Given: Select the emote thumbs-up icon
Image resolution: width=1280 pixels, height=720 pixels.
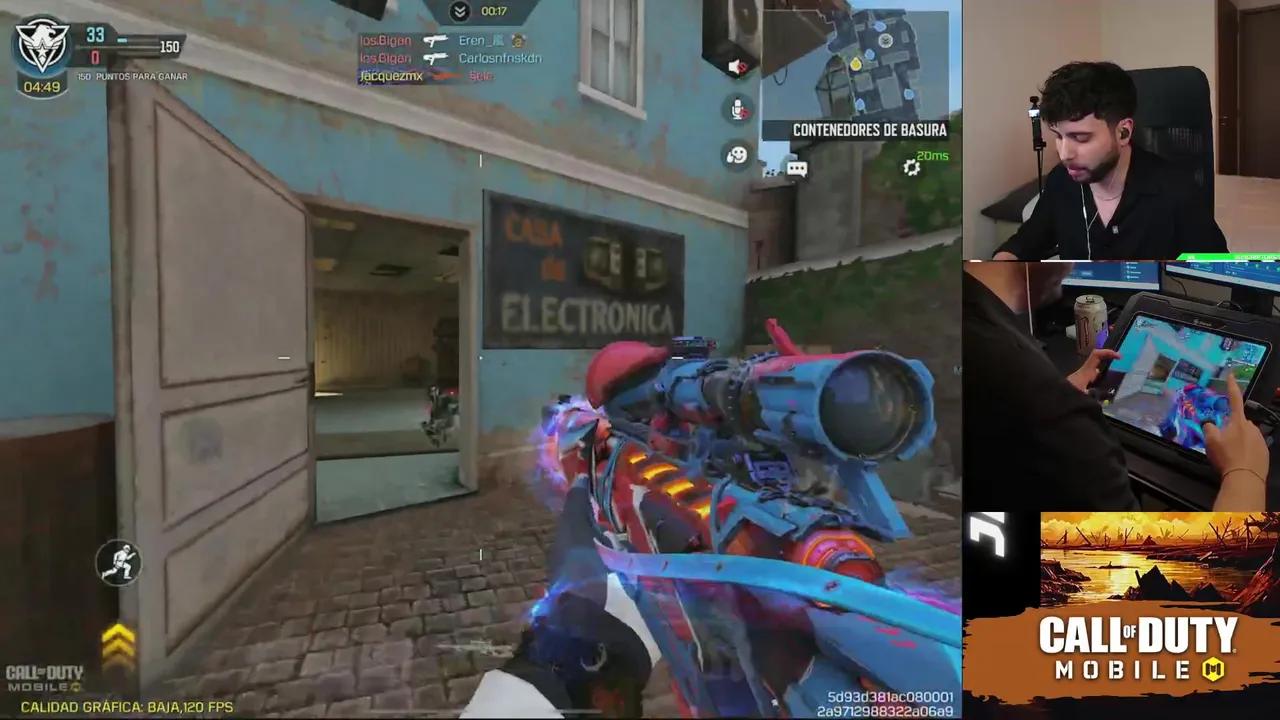Looking at the screenshot, I should coord(738,153).
